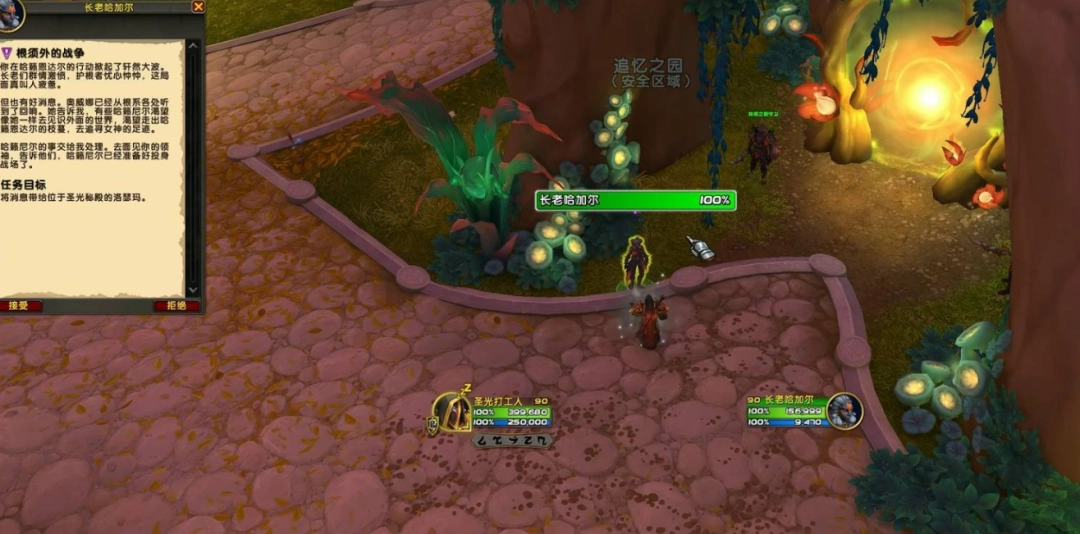Click the target portrait of 长老哈加尔
Screen dimensions: 1080x534
844,411
